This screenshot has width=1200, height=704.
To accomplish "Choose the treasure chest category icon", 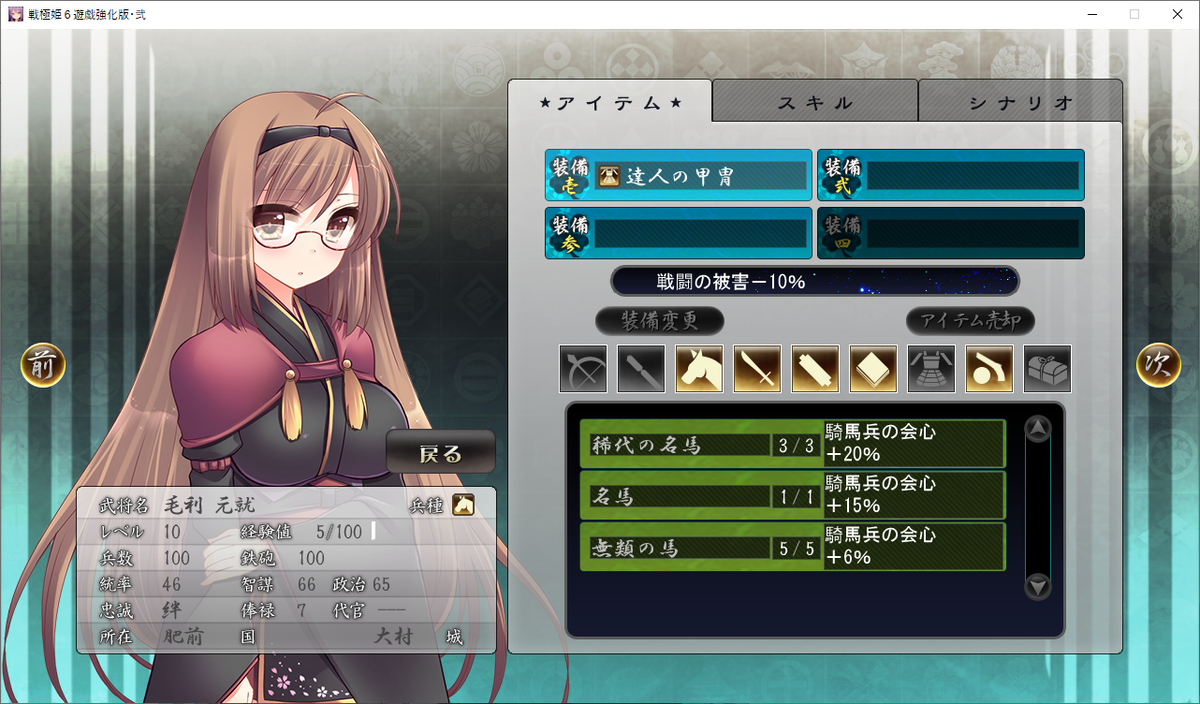I will click(x=1047, y=369).
